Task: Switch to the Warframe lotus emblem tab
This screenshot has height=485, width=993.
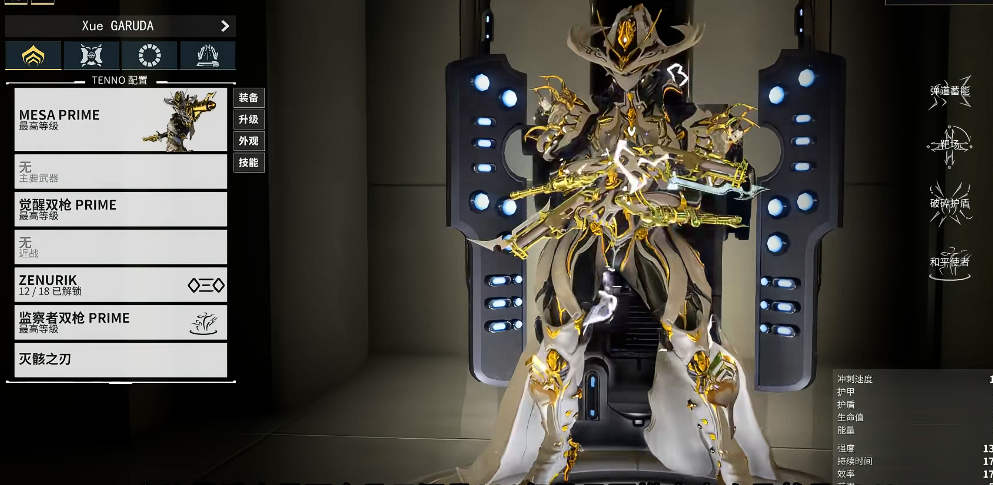Action: pos(33,56)
